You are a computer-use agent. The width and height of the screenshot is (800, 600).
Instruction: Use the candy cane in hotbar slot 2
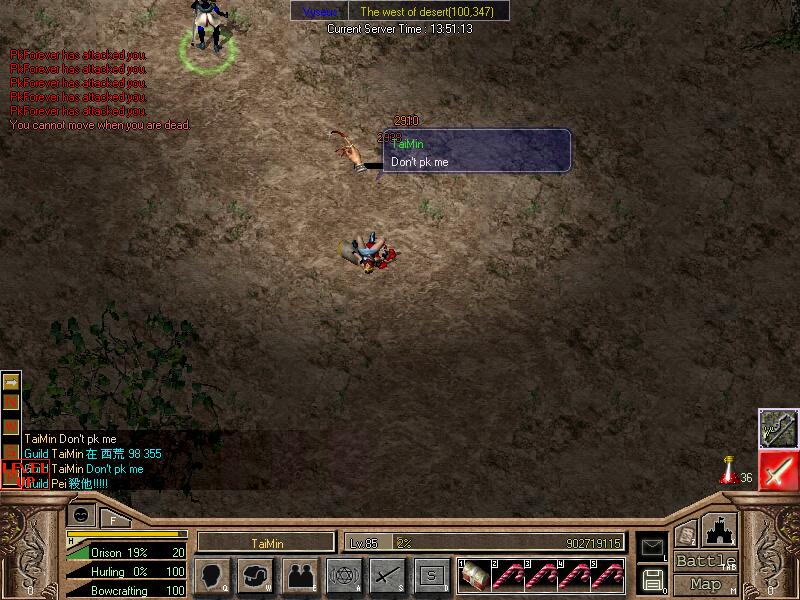[x=508, y=574]
